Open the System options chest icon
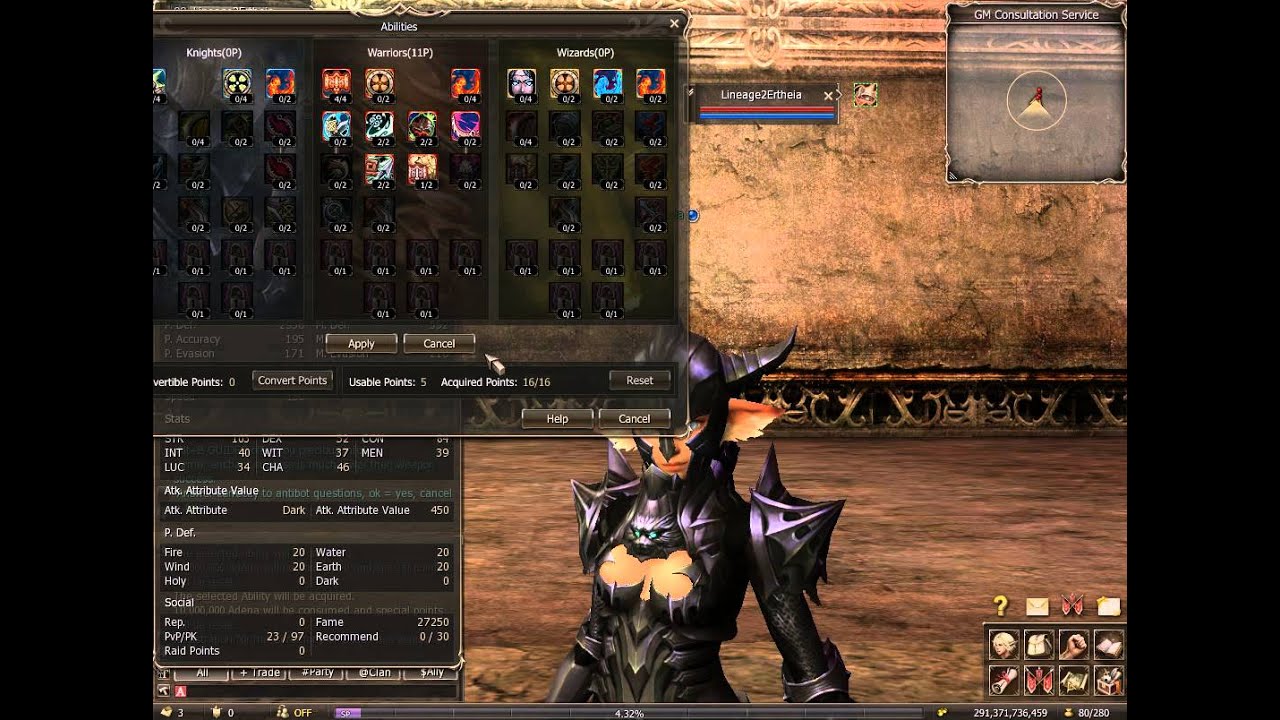The height and width of the screenshot is (720, 1280). pyautogui.click(x=1108, y=681)
